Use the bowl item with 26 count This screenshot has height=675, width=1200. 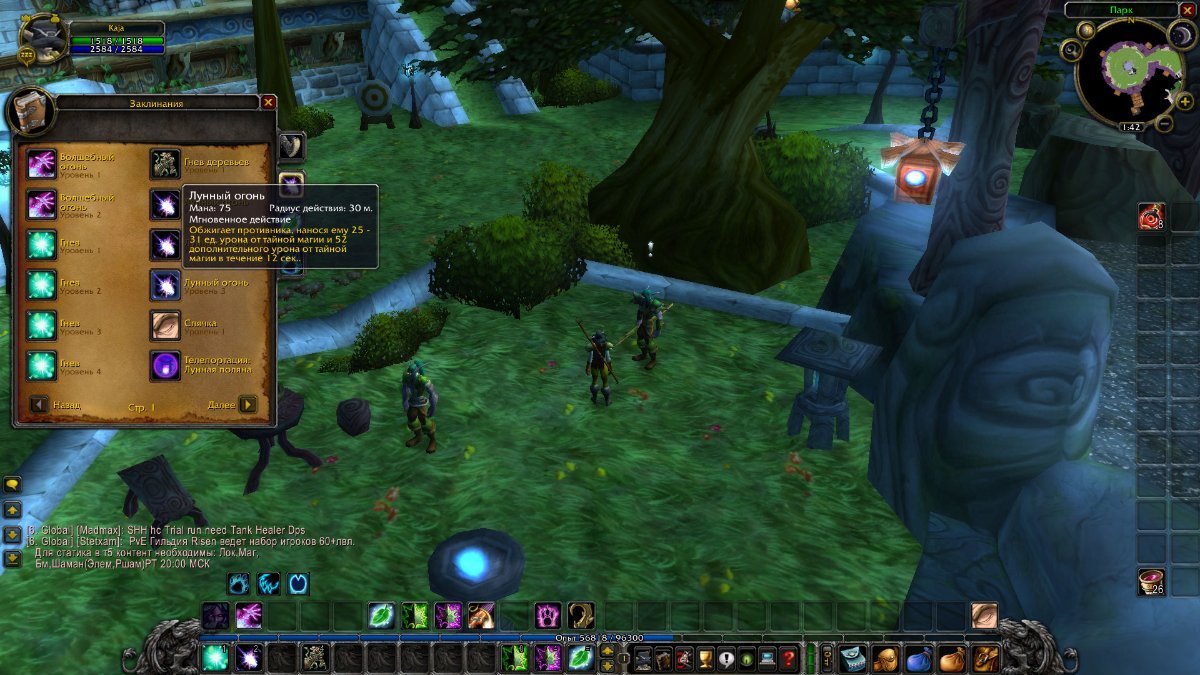tap(1151, 581)
